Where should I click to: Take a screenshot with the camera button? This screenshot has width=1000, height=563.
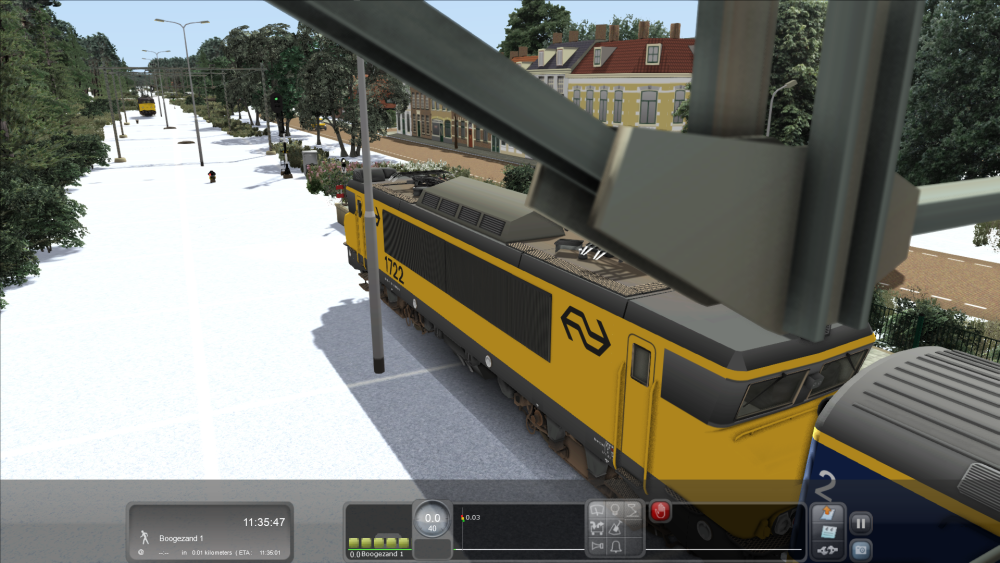click(x=860, y=549)
